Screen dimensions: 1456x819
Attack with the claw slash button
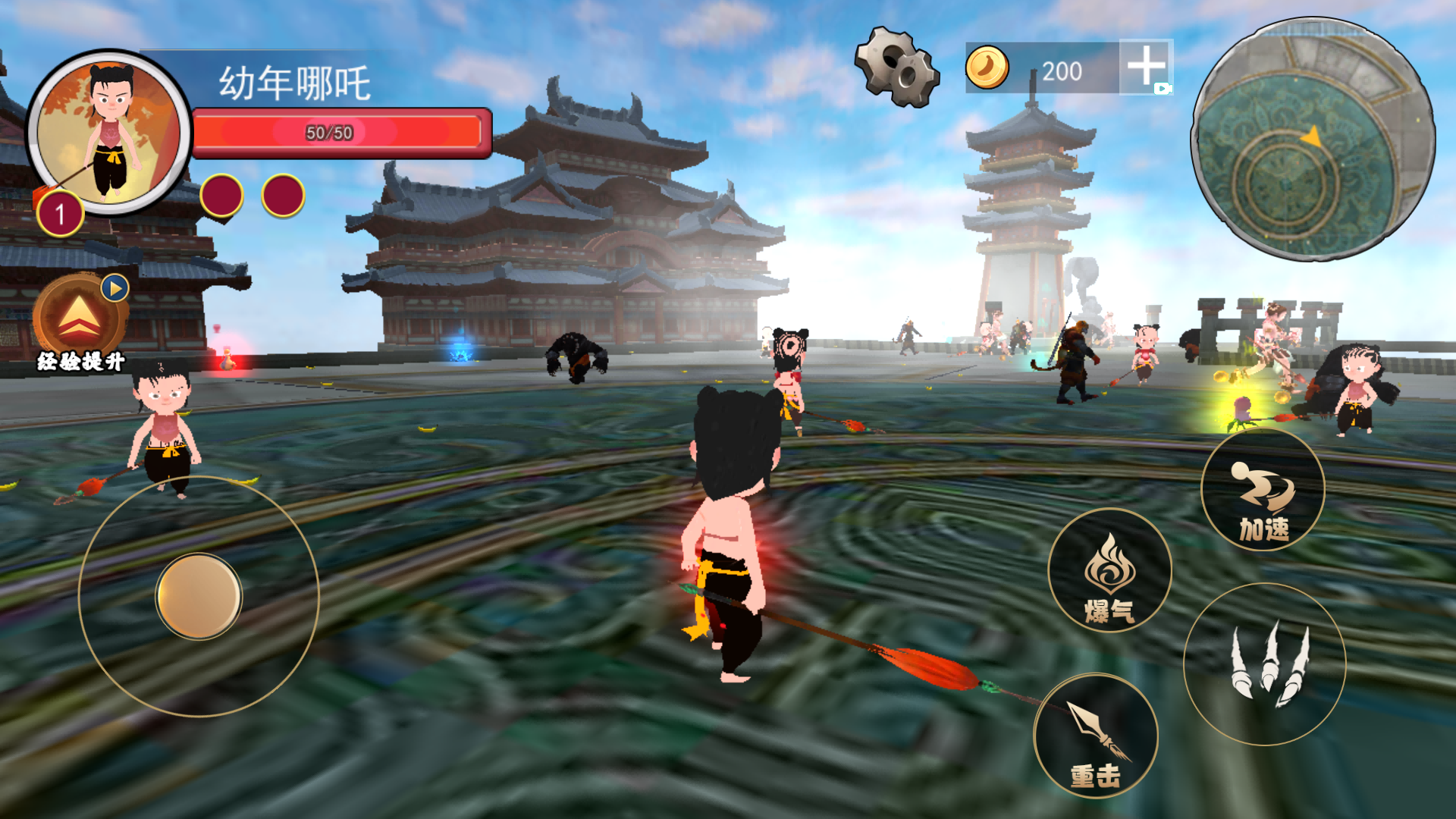pos(1264,664)
